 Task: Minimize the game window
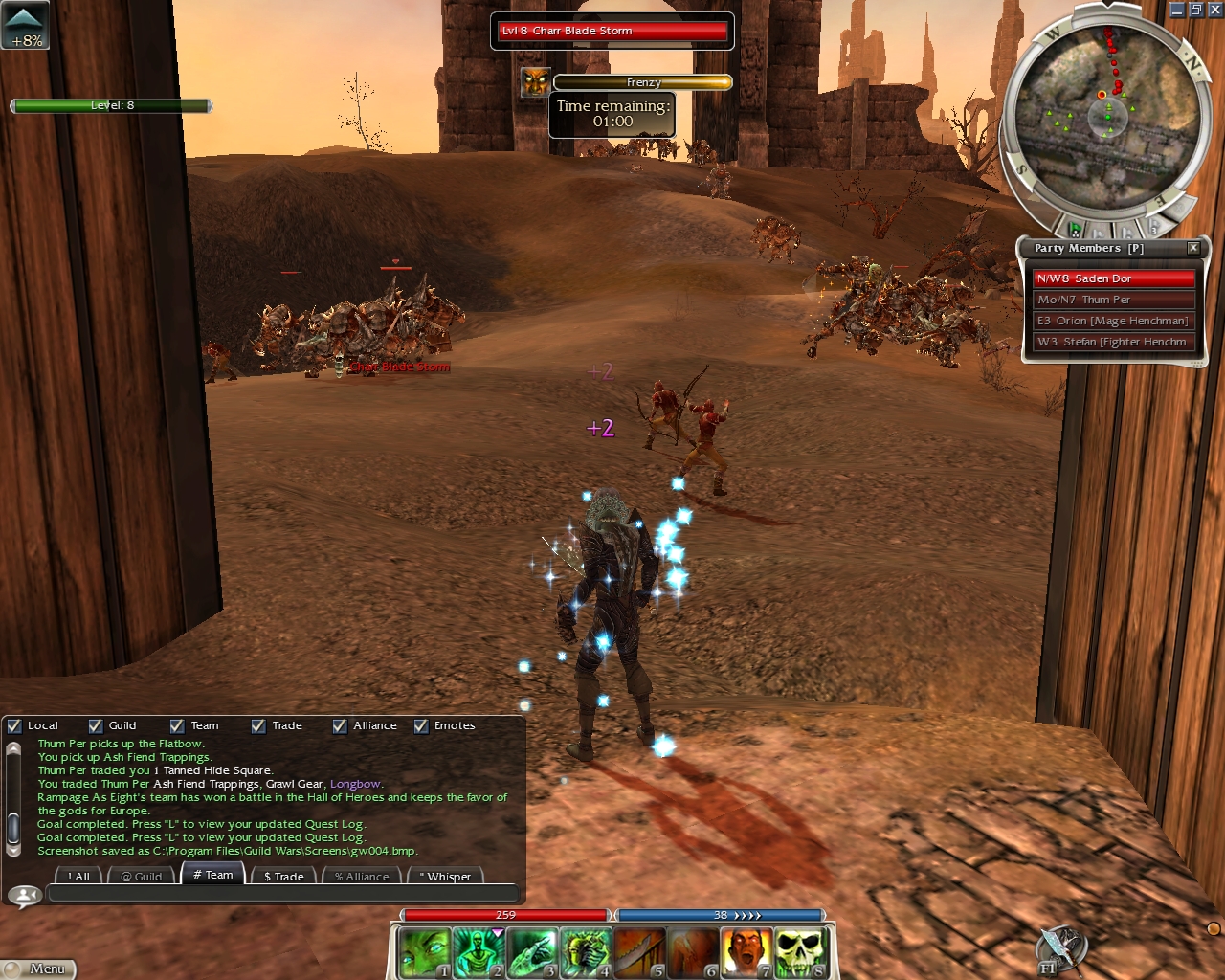[1177, 10]
